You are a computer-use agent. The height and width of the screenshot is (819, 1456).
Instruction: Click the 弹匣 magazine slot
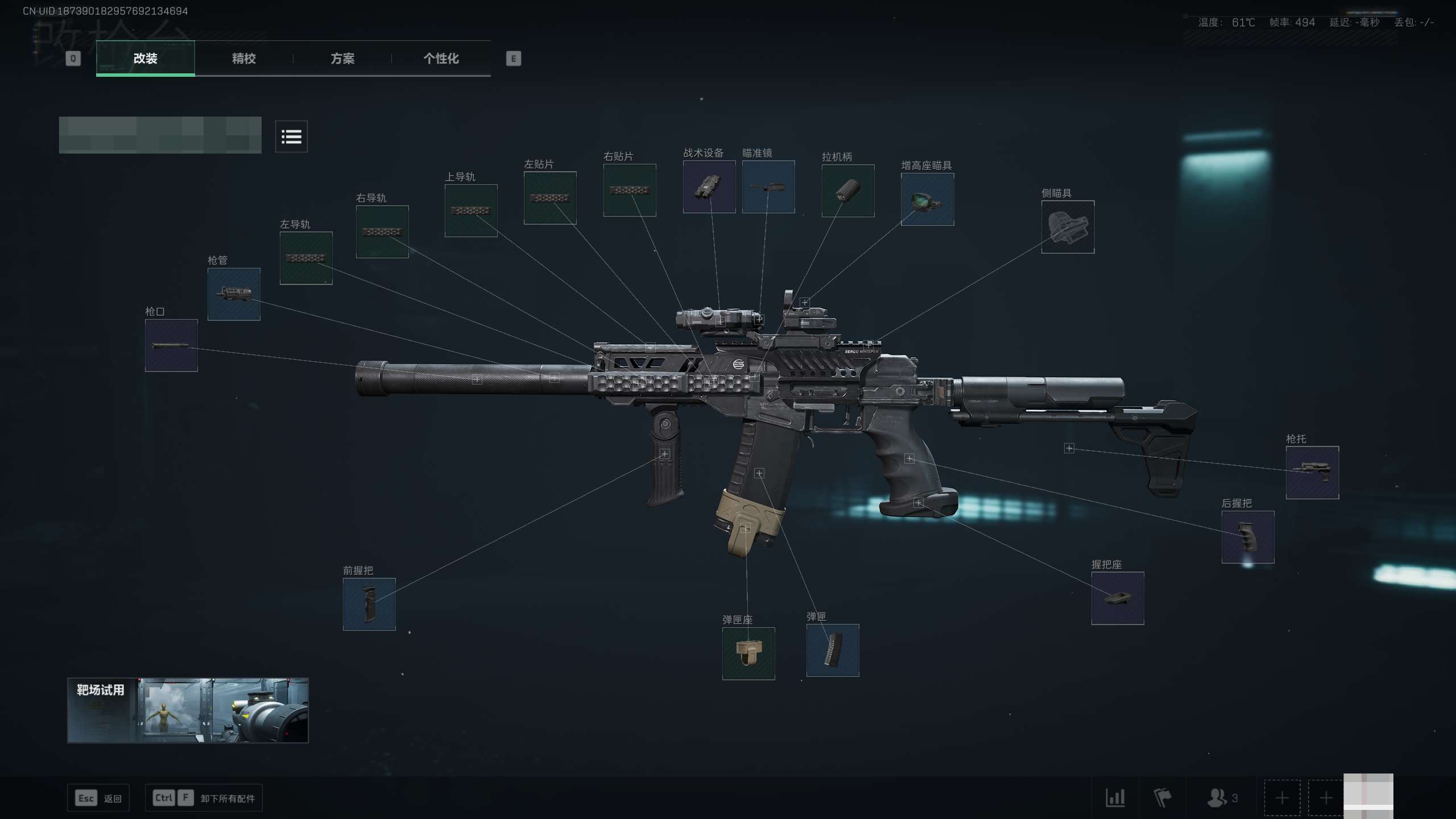click(x=832, y=650)
